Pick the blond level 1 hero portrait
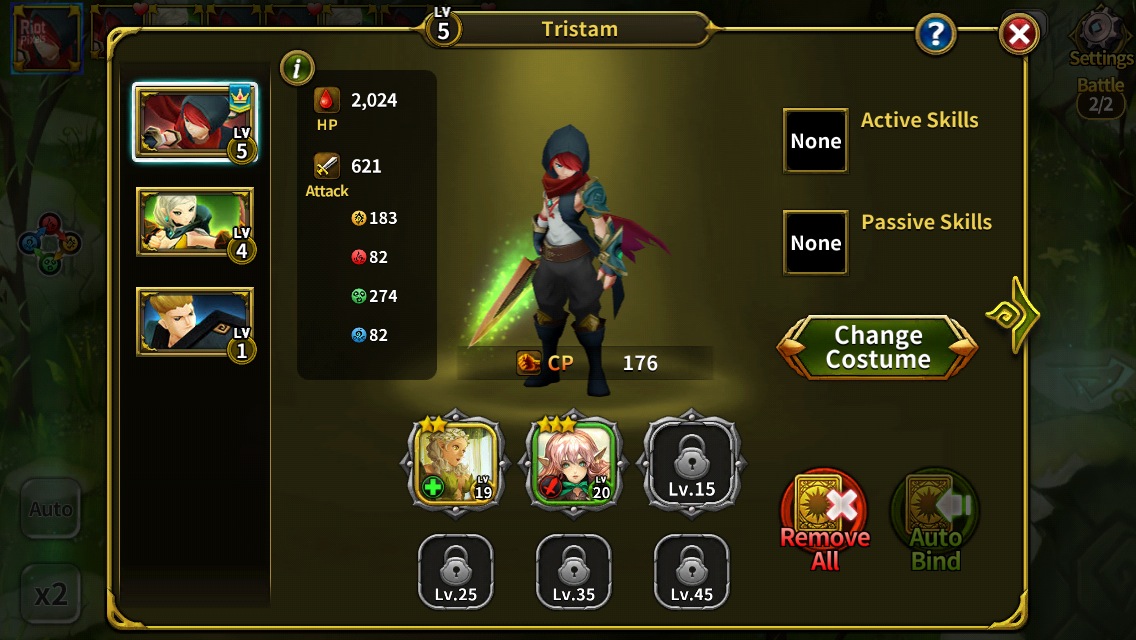Viewport: 1136px width, 640px height. (x=195, y=322)
